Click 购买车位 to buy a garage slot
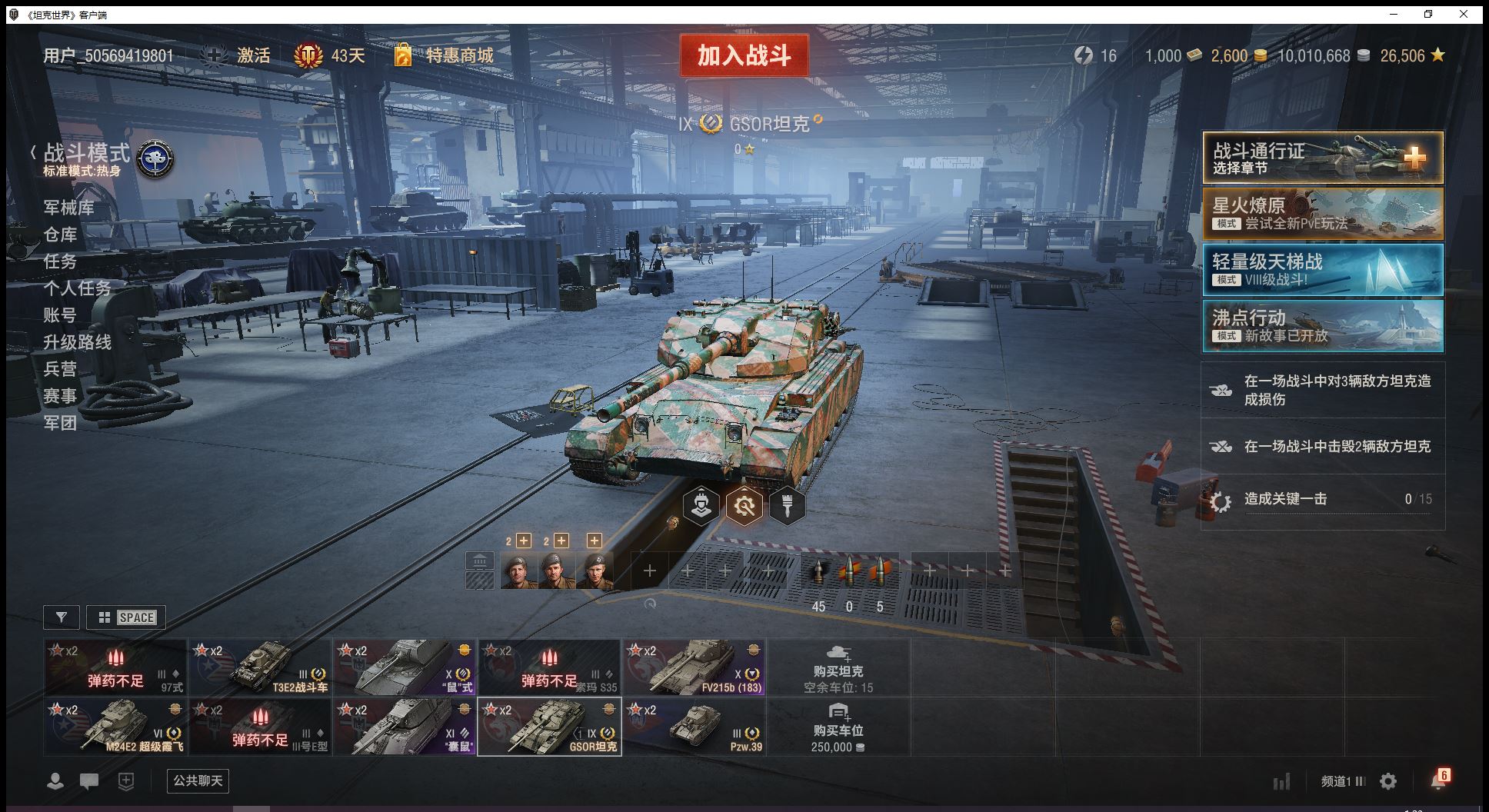1489x812 pixels. [838, 727]
